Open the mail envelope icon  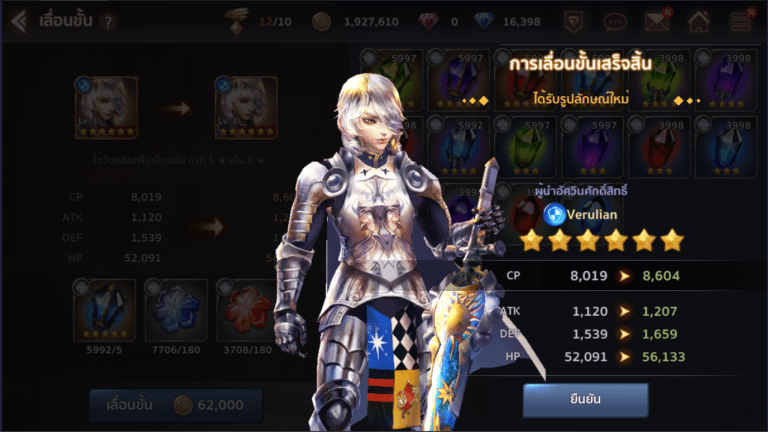tap(656, 20)
